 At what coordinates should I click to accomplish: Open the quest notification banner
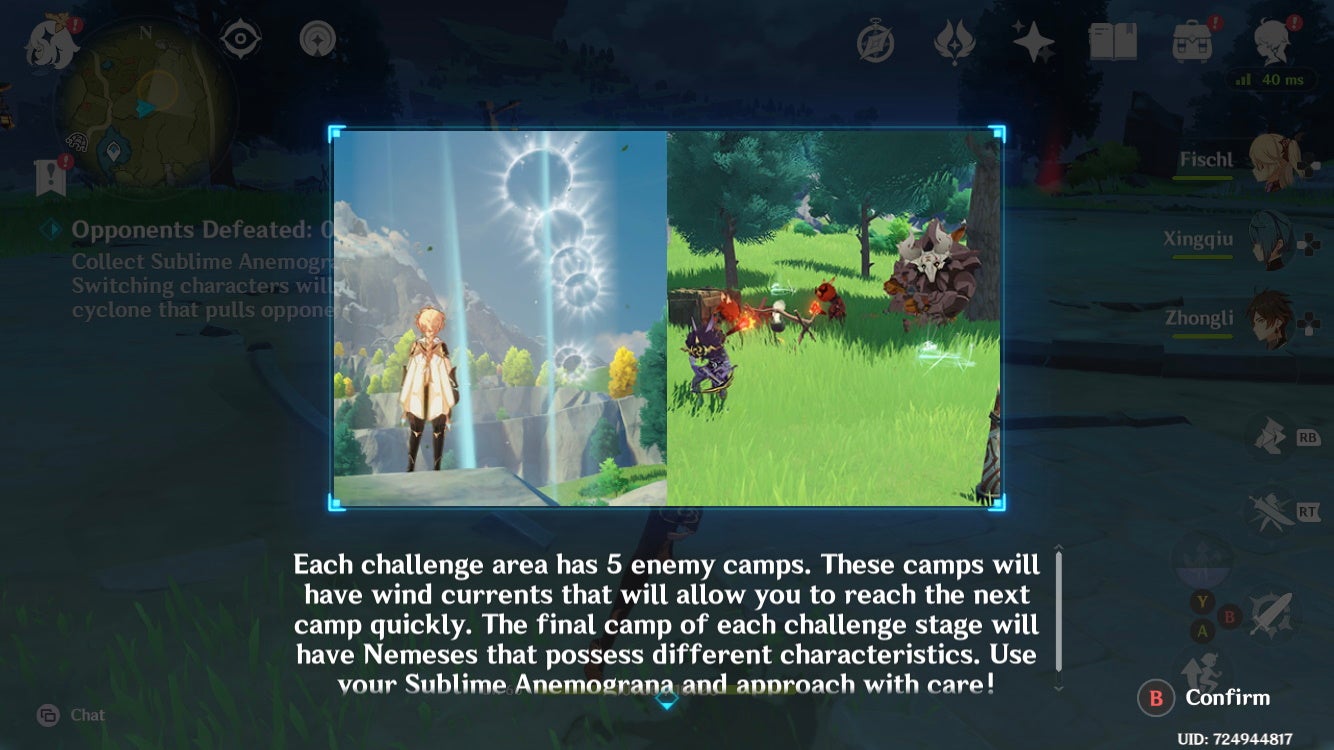48,180
